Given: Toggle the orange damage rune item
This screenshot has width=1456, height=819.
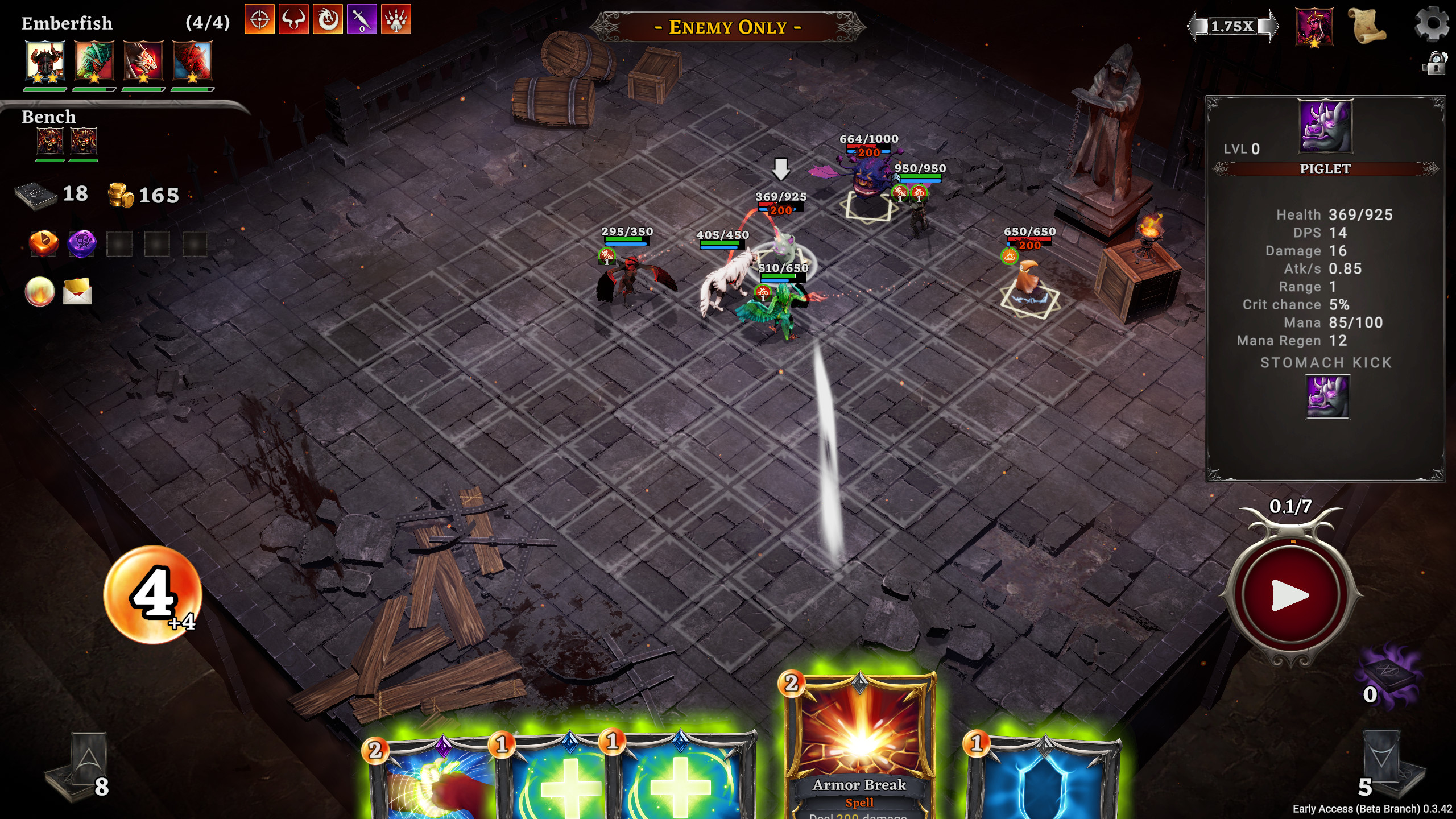Looking at the screenshot, I should (43, 243).
